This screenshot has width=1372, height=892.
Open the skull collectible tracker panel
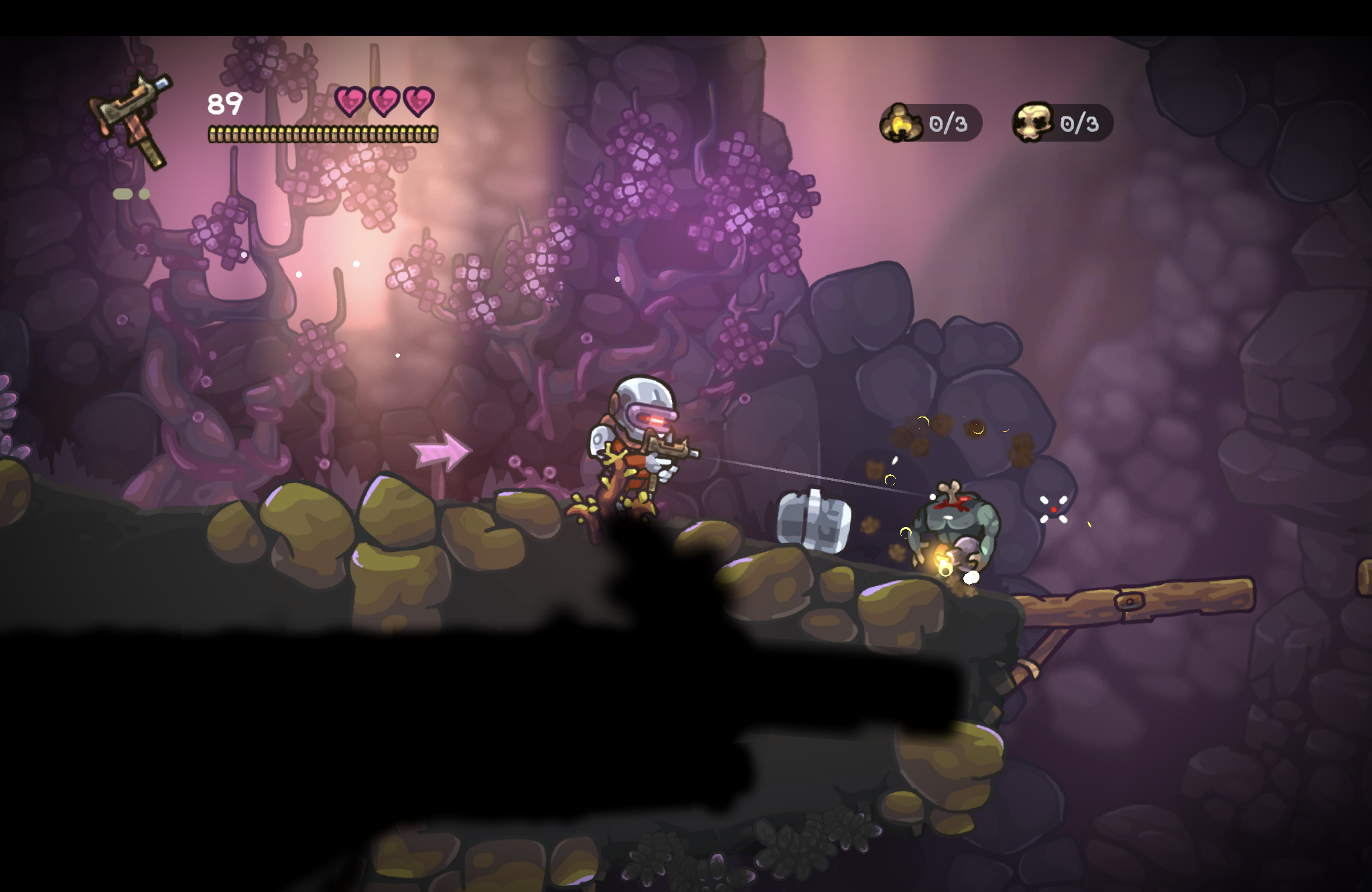1062,123
